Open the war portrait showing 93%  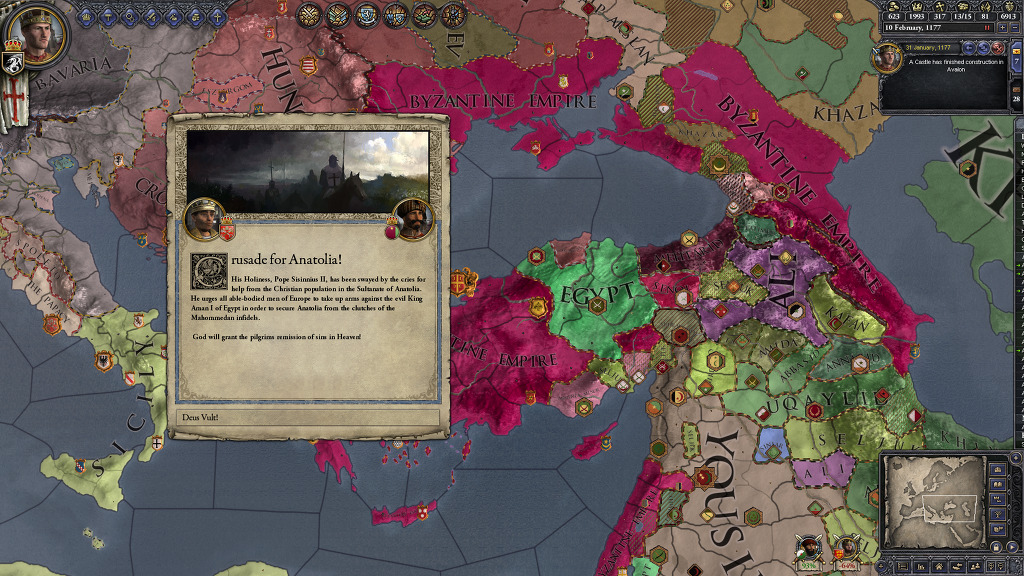point(808,548)
